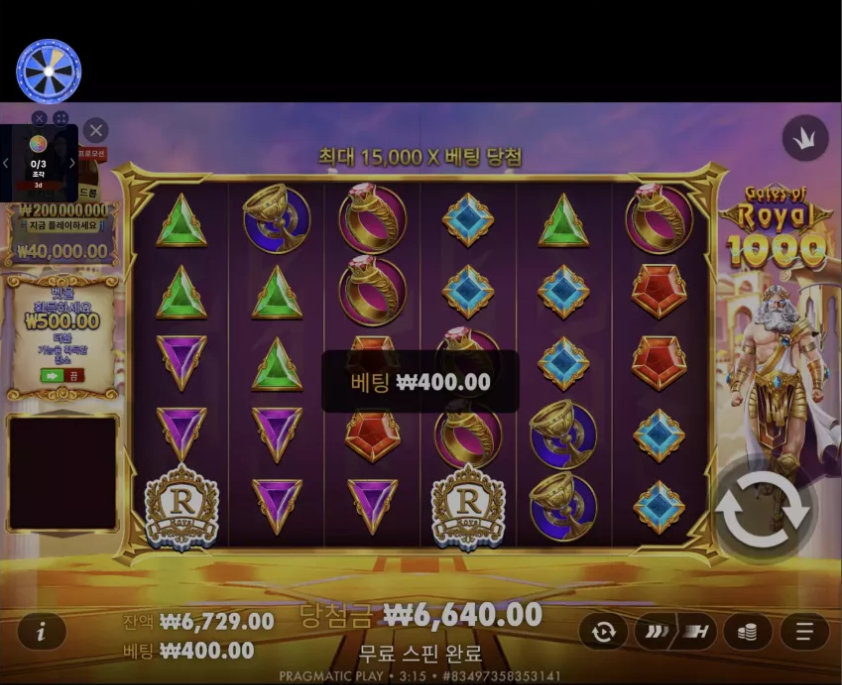This screenshot has height=685, width=842.
Task: Open the blue prize wheel icon
Action: pos(48,71)
